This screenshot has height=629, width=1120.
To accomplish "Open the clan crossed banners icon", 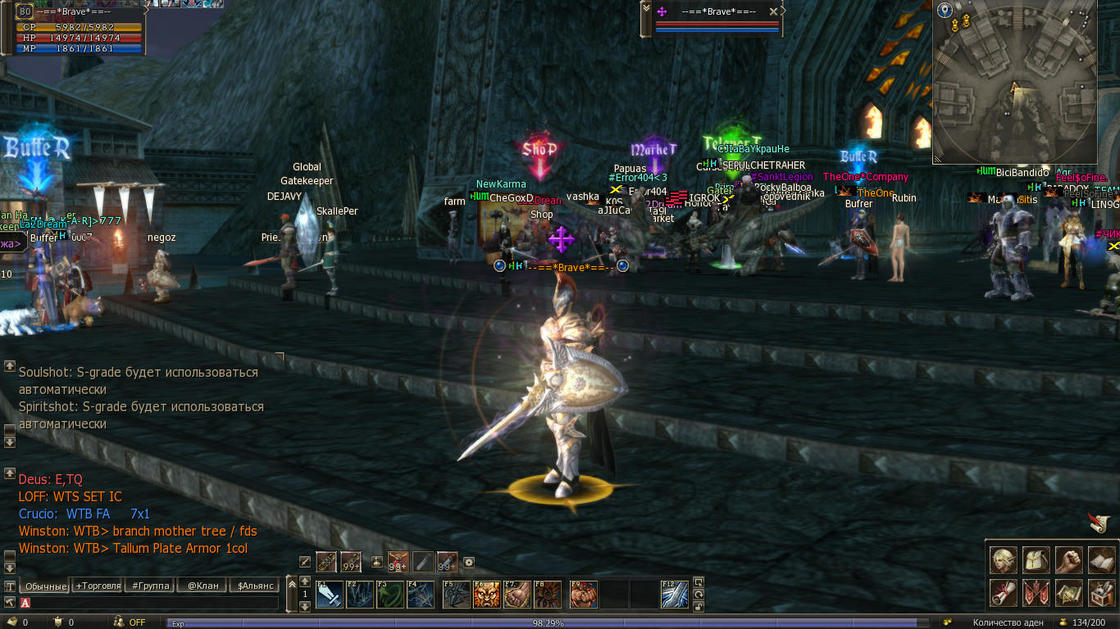I will pyautogui.click(x=1036, y=593).
